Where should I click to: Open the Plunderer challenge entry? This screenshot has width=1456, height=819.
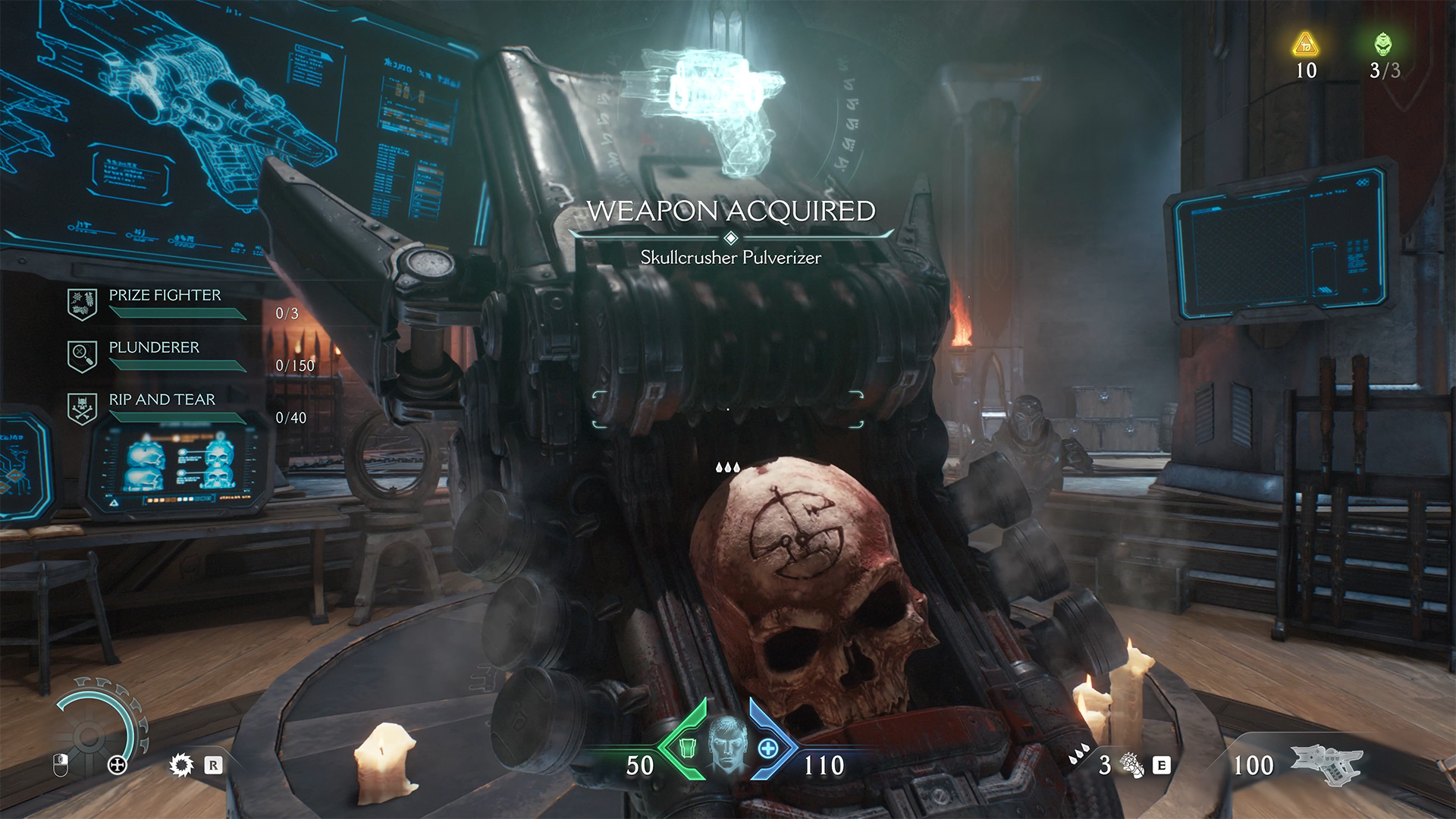[154, 348]
